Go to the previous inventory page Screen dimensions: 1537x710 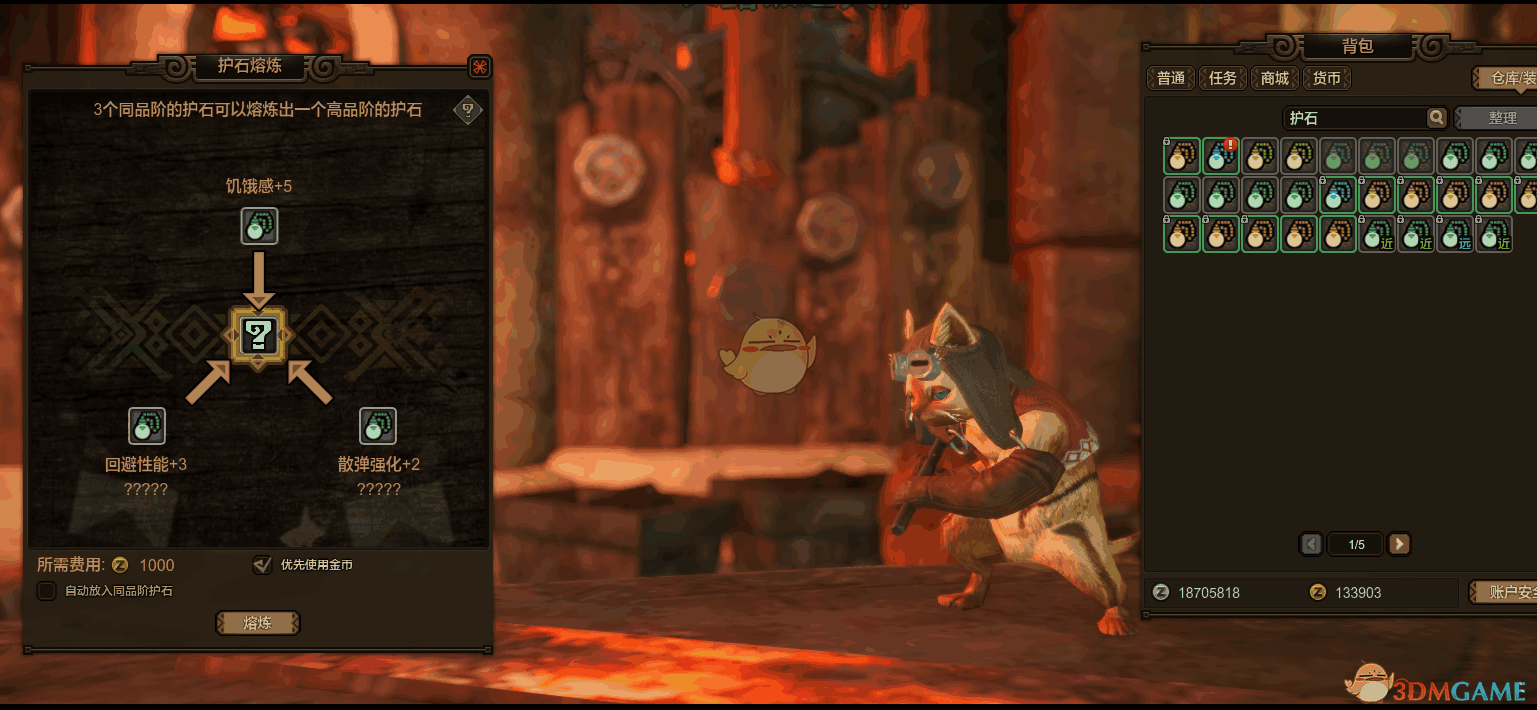coord(1311,544)
